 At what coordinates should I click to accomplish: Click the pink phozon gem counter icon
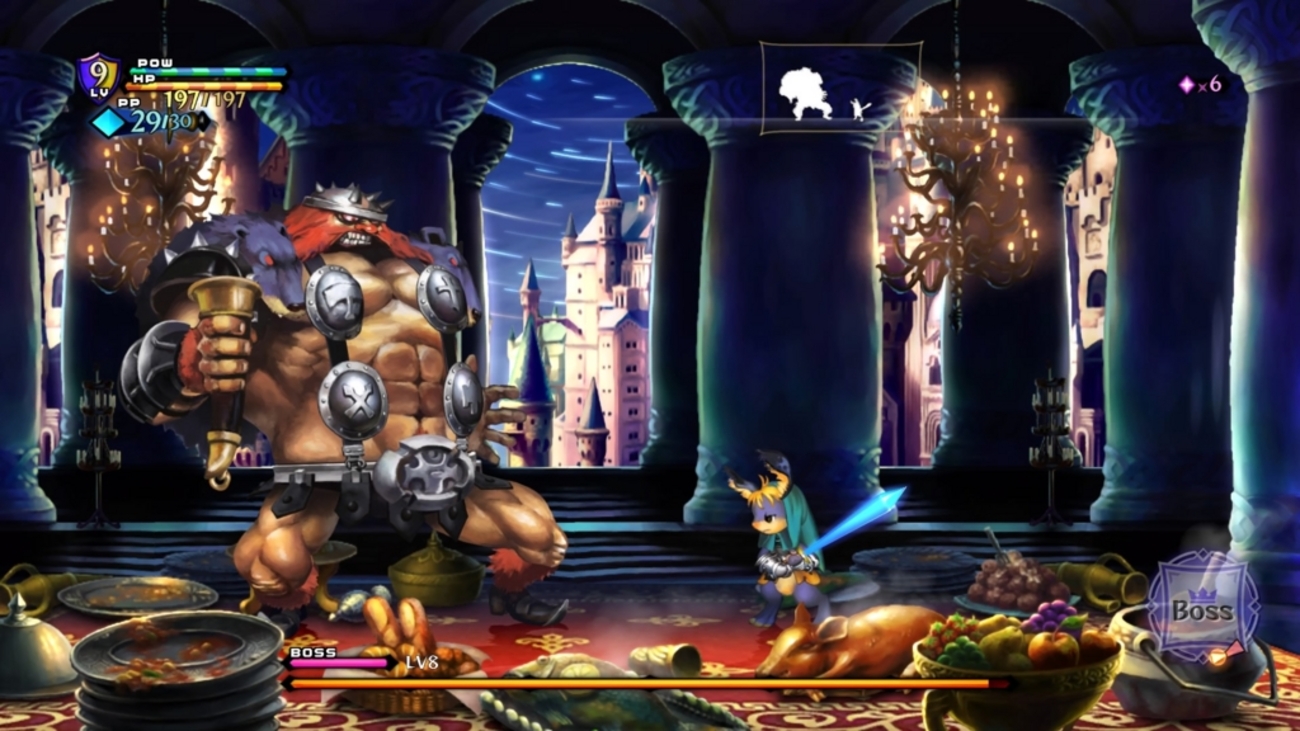[x=1187, y=85]
